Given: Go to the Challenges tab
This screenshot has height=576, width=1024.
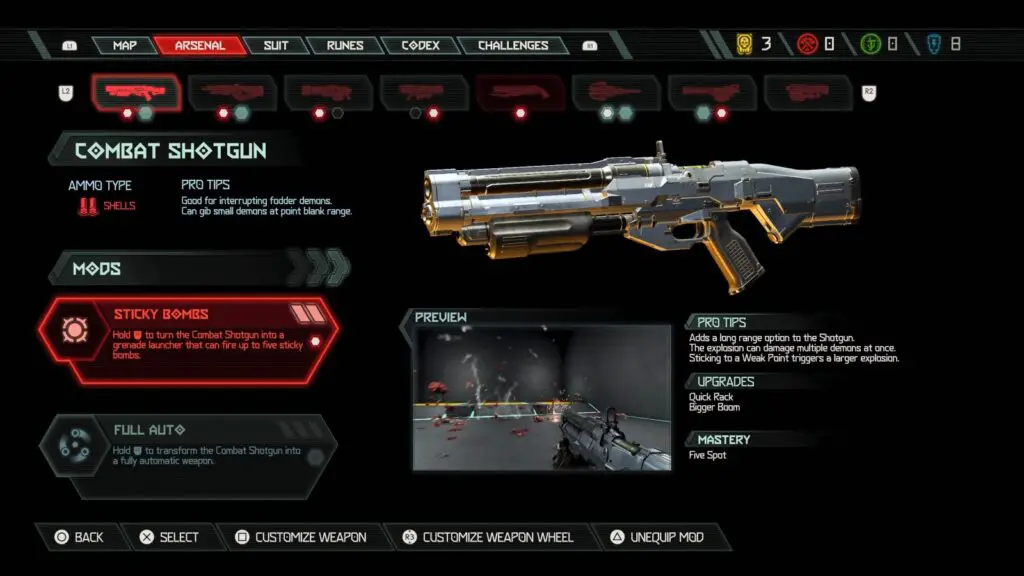Looking at the screenshot, I should 512,46.
